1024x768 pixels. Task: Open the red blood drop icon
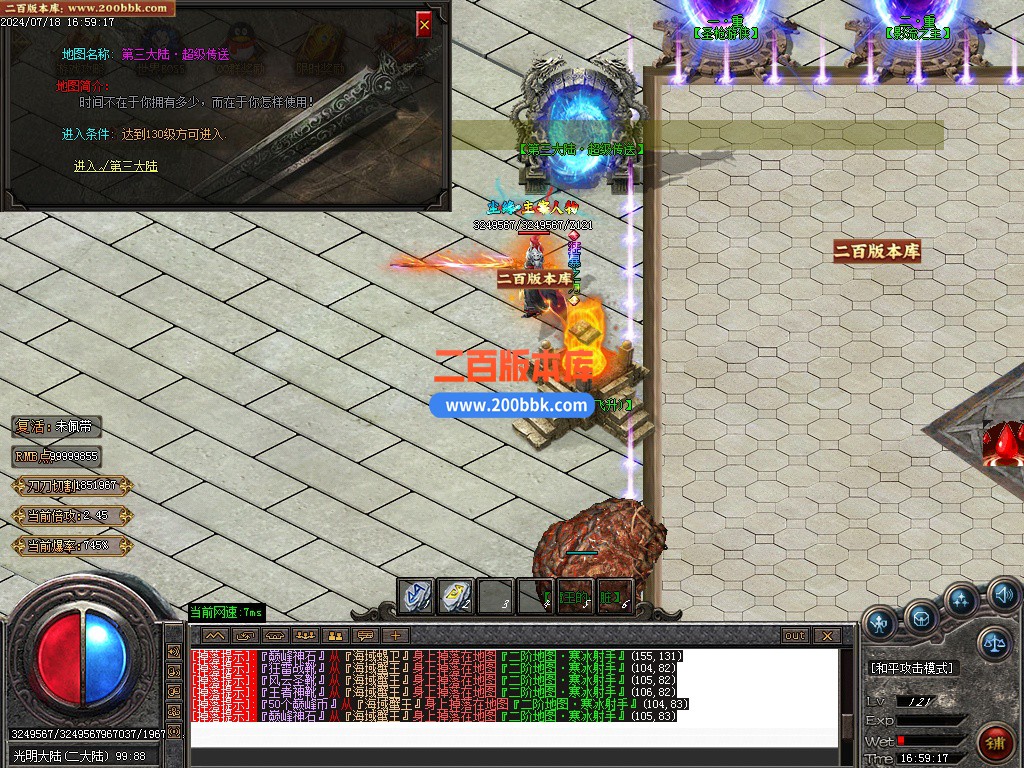pos(1002,443)
